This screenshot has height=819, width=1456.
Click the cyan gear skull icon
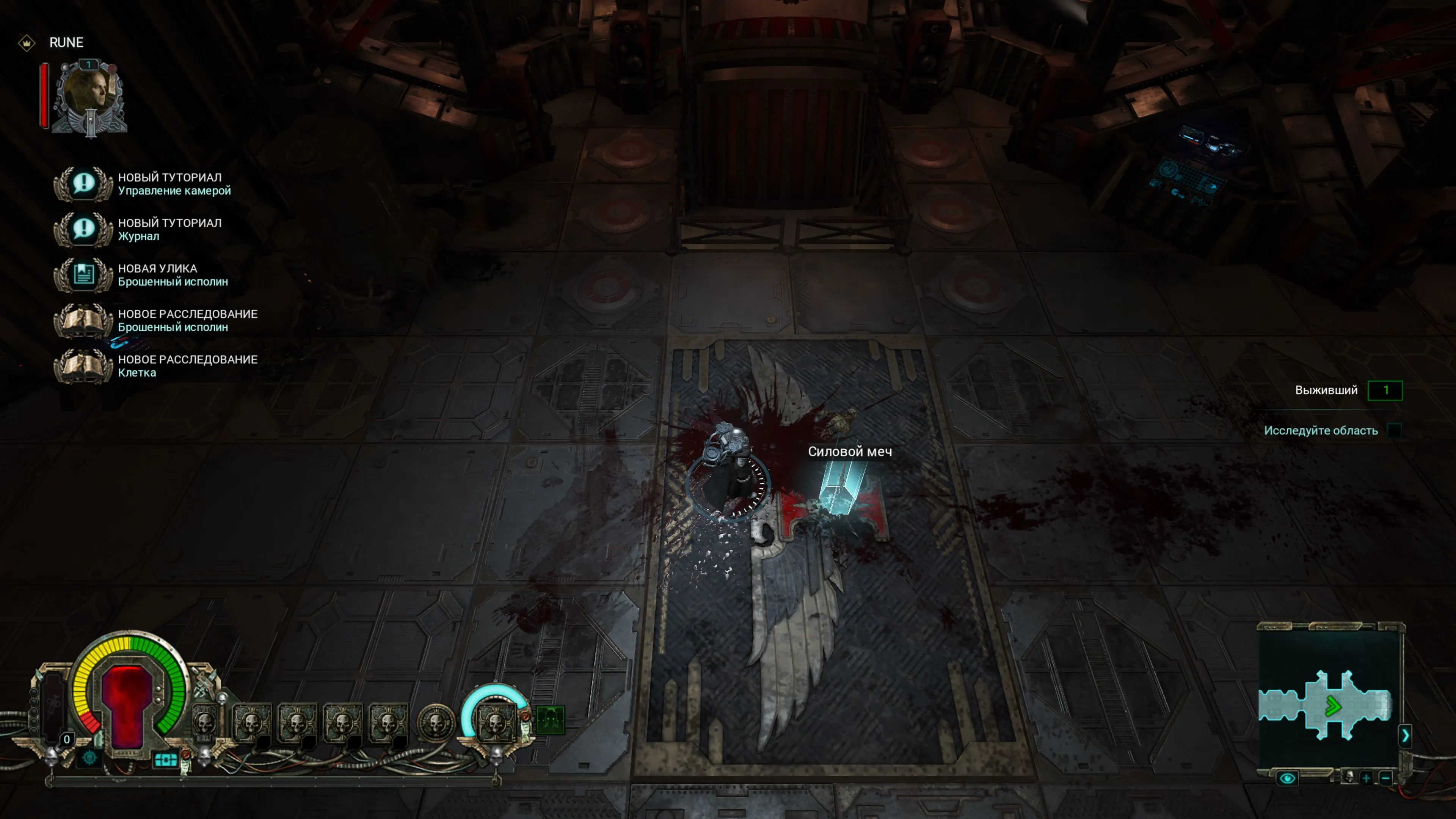tap(89, 758)
